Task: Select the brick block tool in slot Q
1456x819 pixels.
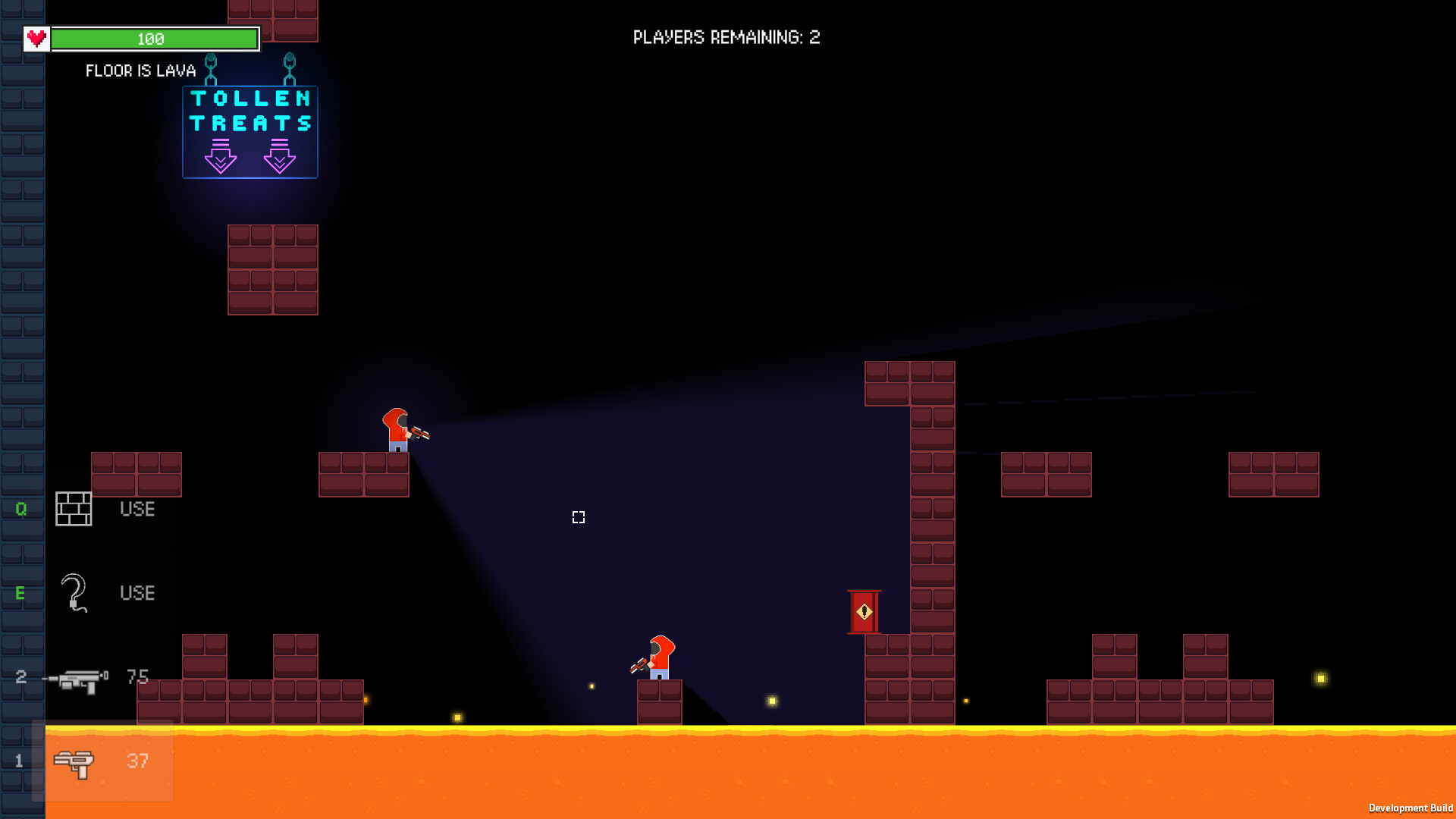Action: 74,509
